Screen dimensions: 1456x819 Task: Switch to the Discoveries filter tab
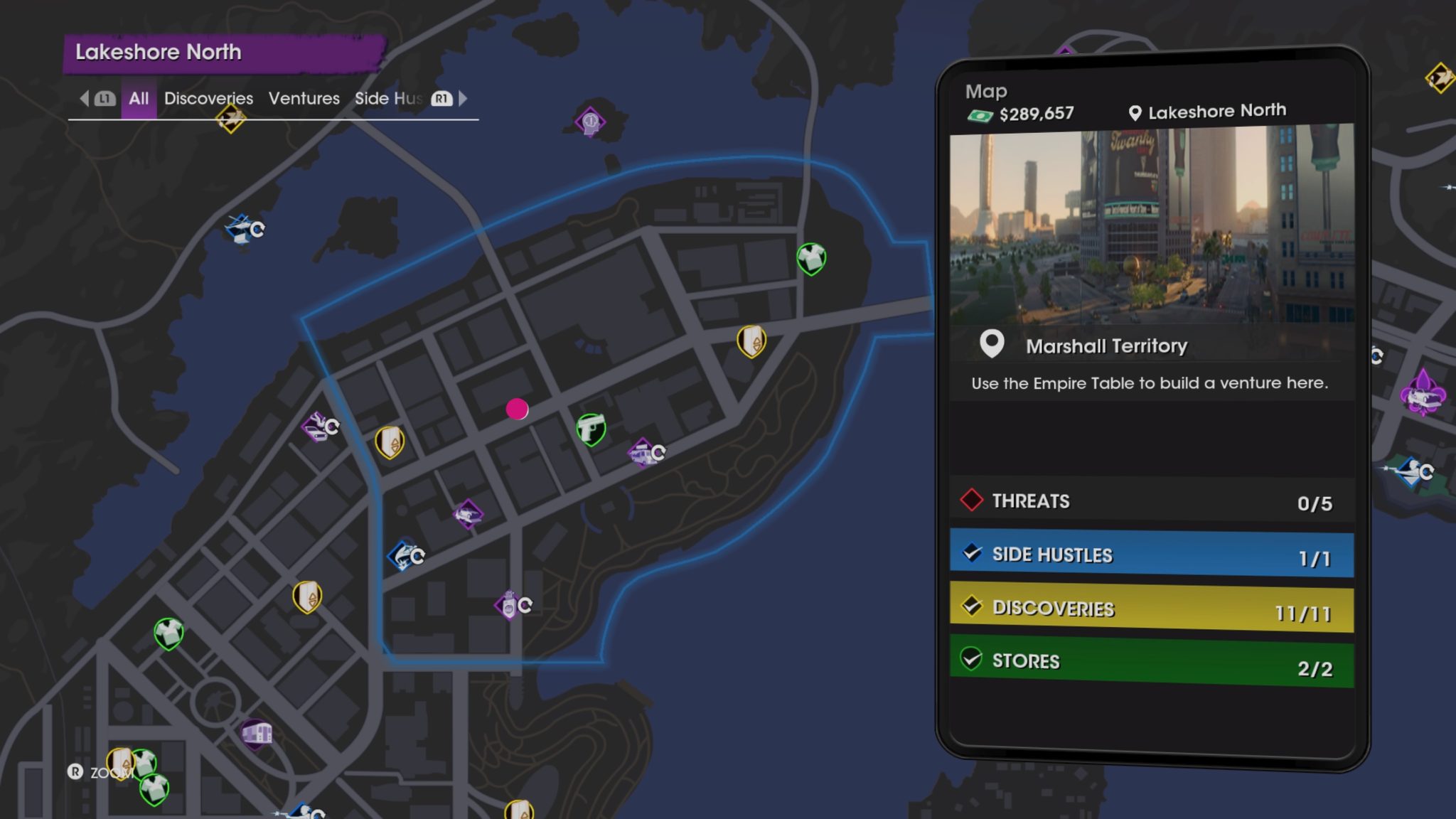click(208, 99)
